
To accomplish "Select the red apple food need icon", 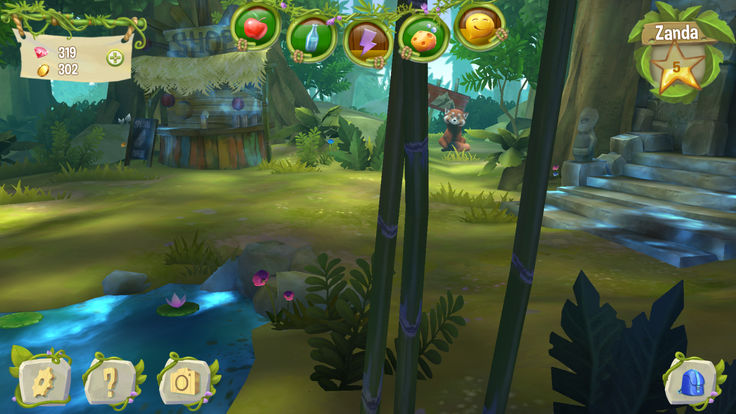I will [256, 29].
